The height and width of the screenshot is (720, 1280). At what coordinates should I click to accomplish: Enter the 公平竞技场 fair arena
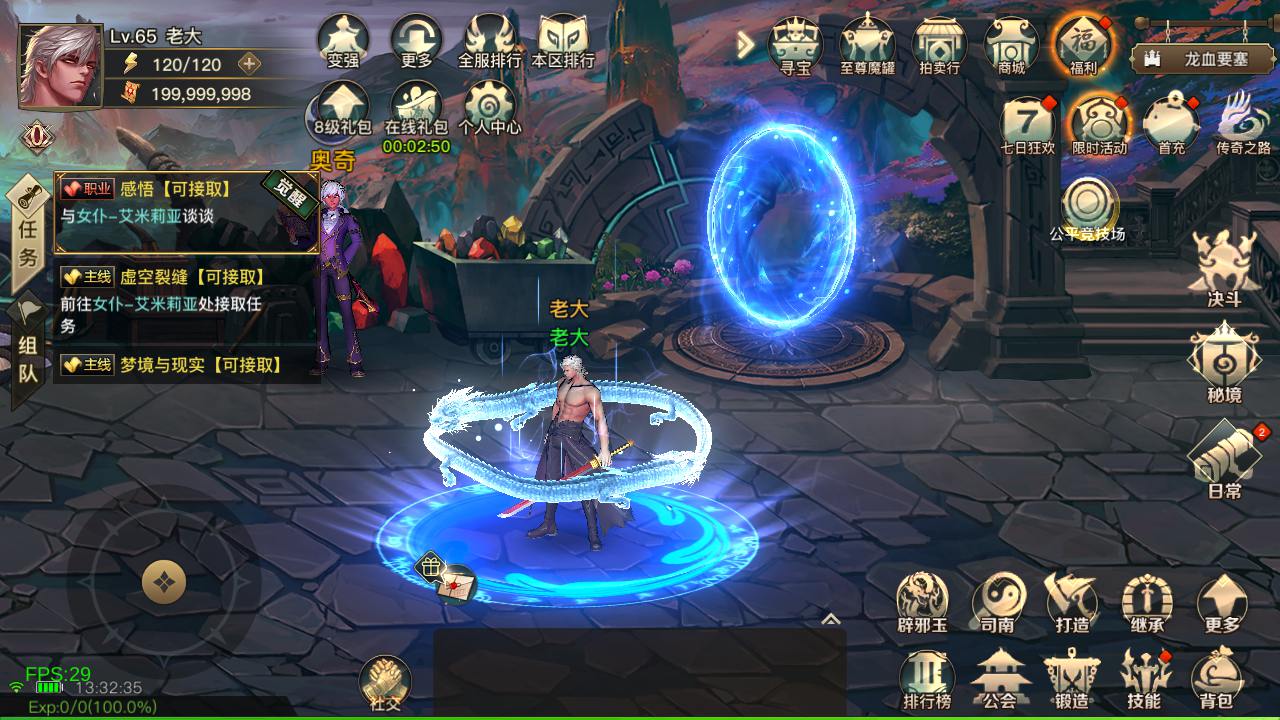1087,207
